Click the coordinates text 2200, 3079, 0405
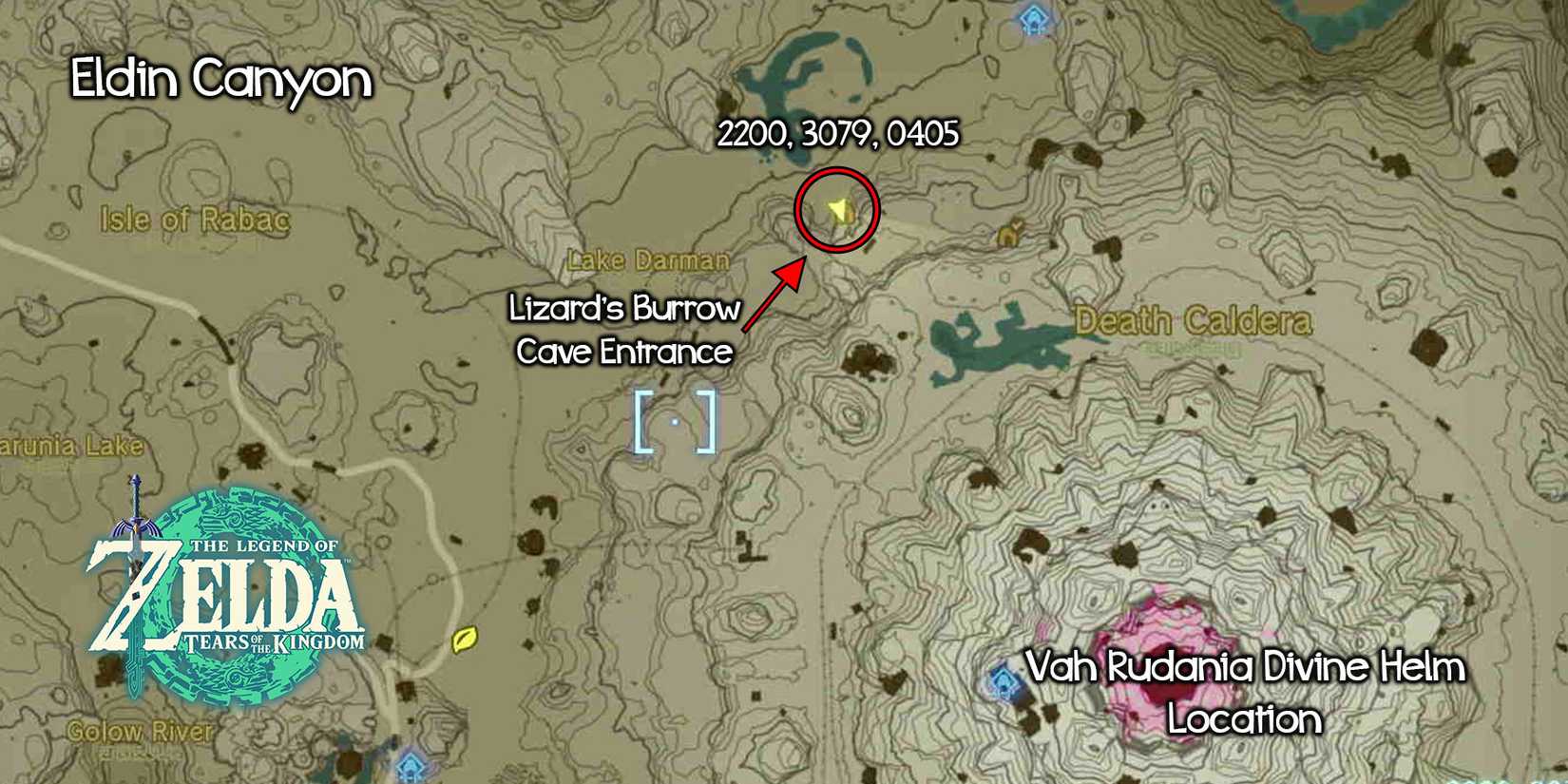This screenshot has height=784, width=1568. click(840, 135)
